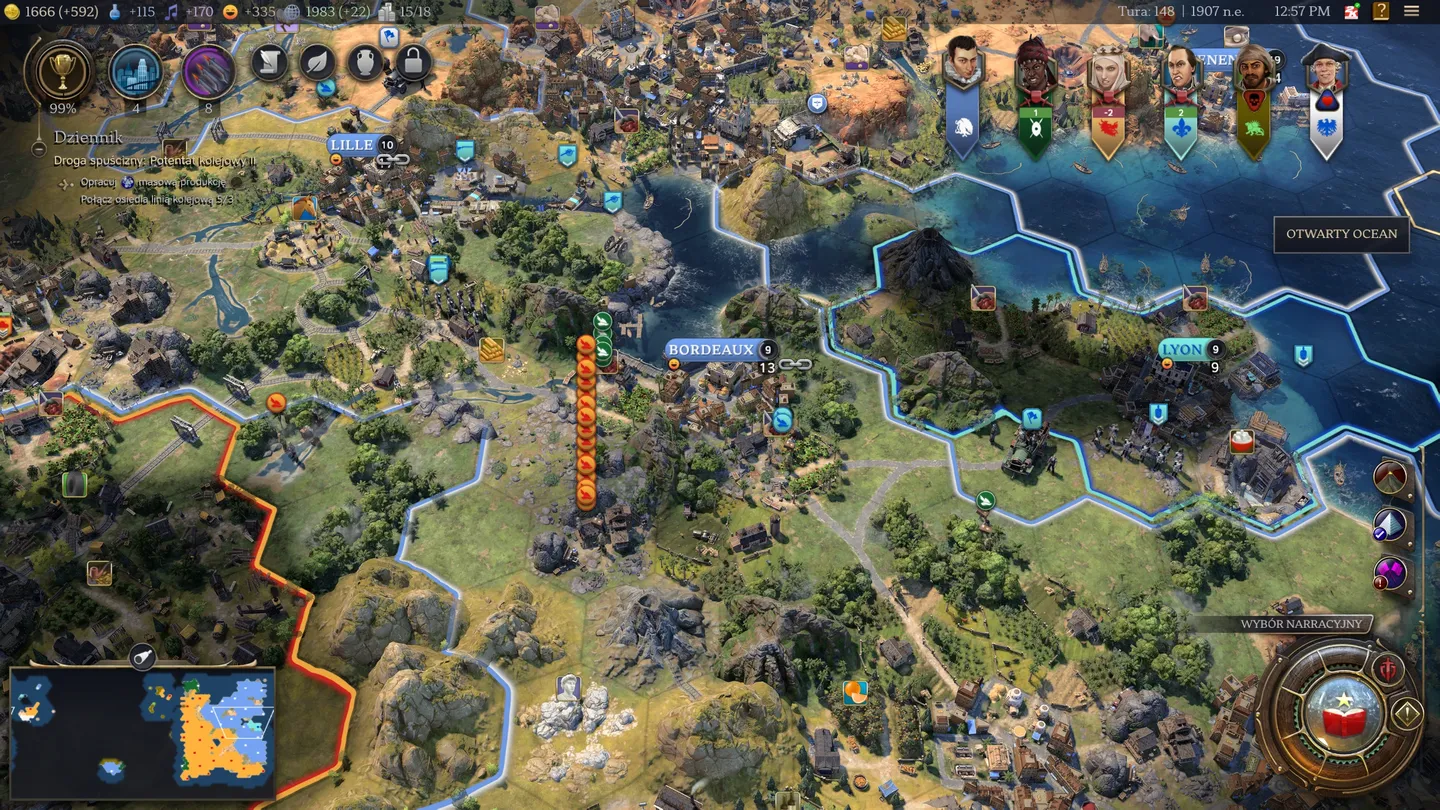Select the Lyon city banner
This screenshot has height=810, width=1440.
tap(1182, 350)
